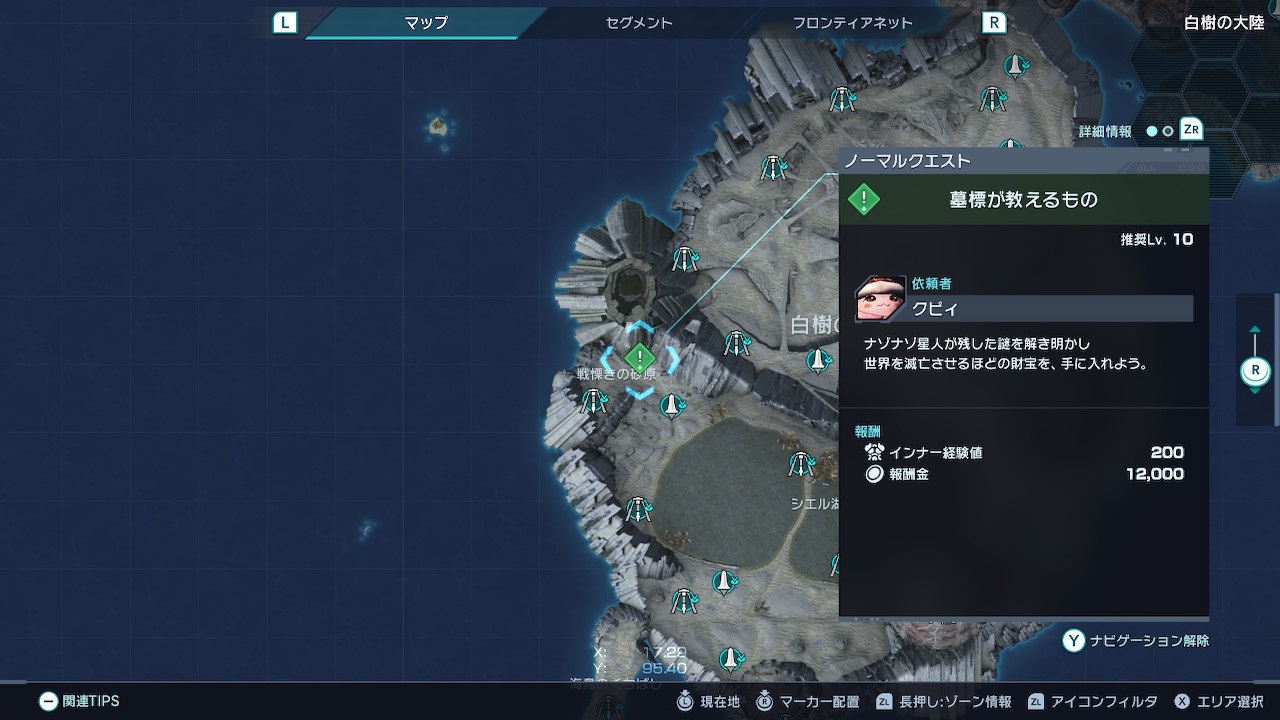Switch to the マップ tab
The height and width of the screenshot is (720, 1280).
[426, 22]
